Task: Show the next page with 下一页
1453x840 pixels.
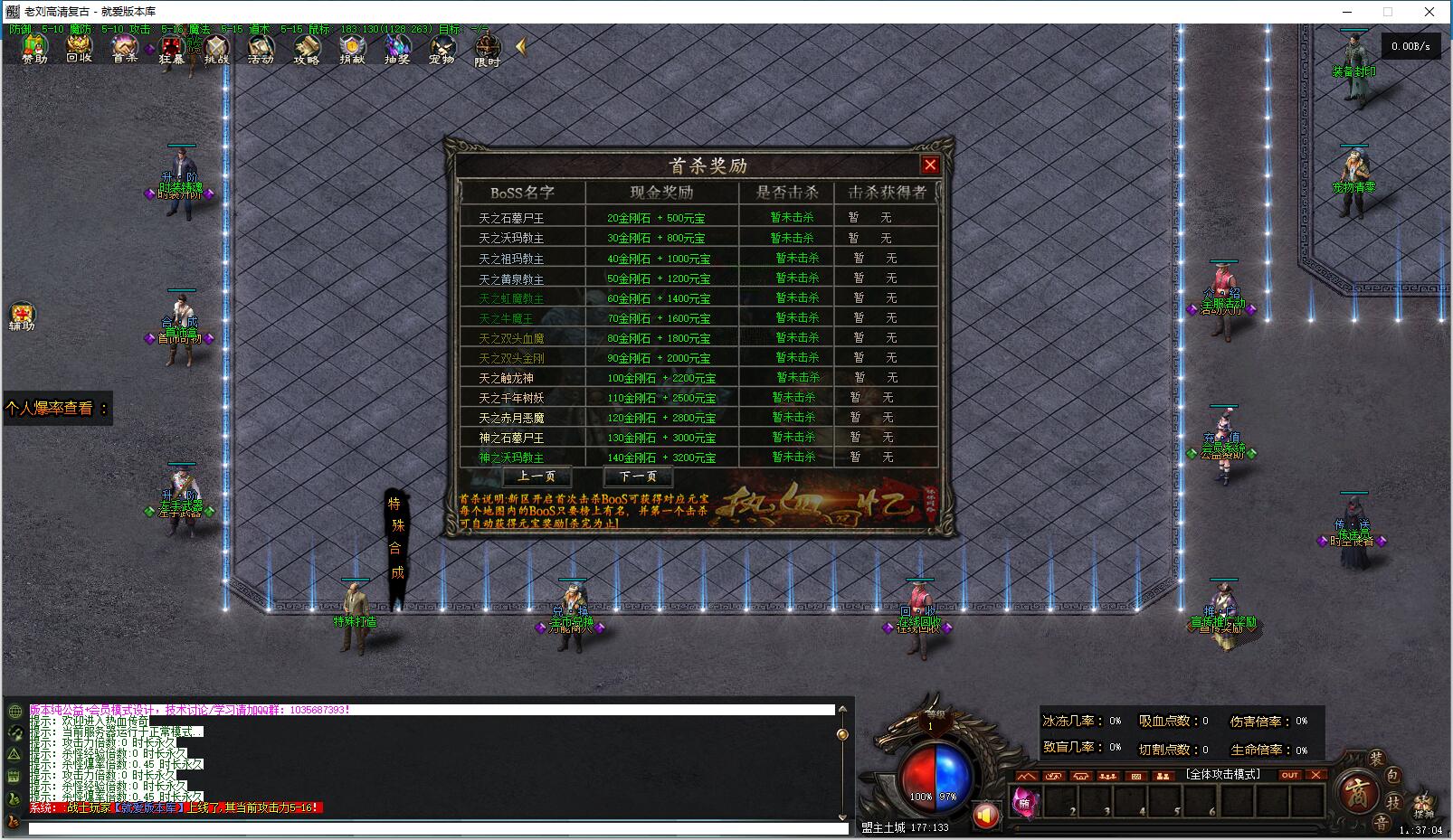Action: tap(638, 477)
